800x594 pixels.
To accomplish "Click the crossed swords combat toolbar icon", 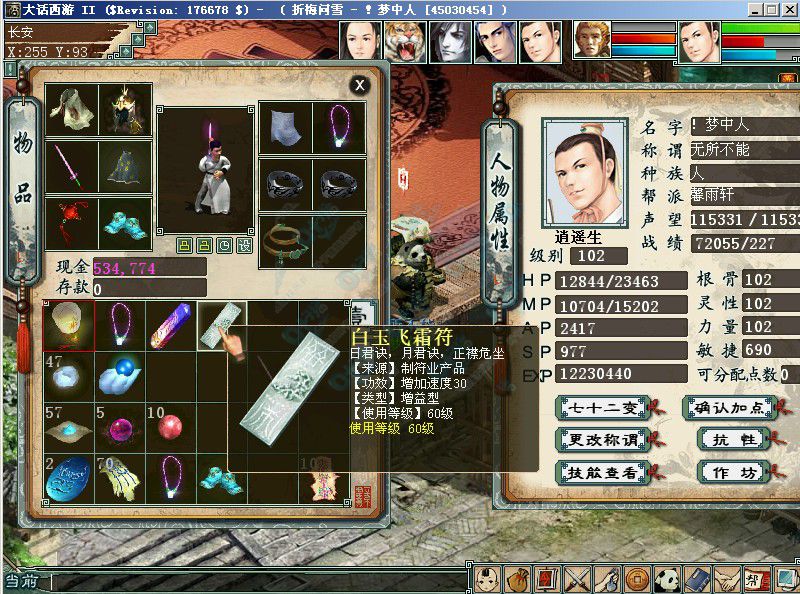I will (577, 579).
